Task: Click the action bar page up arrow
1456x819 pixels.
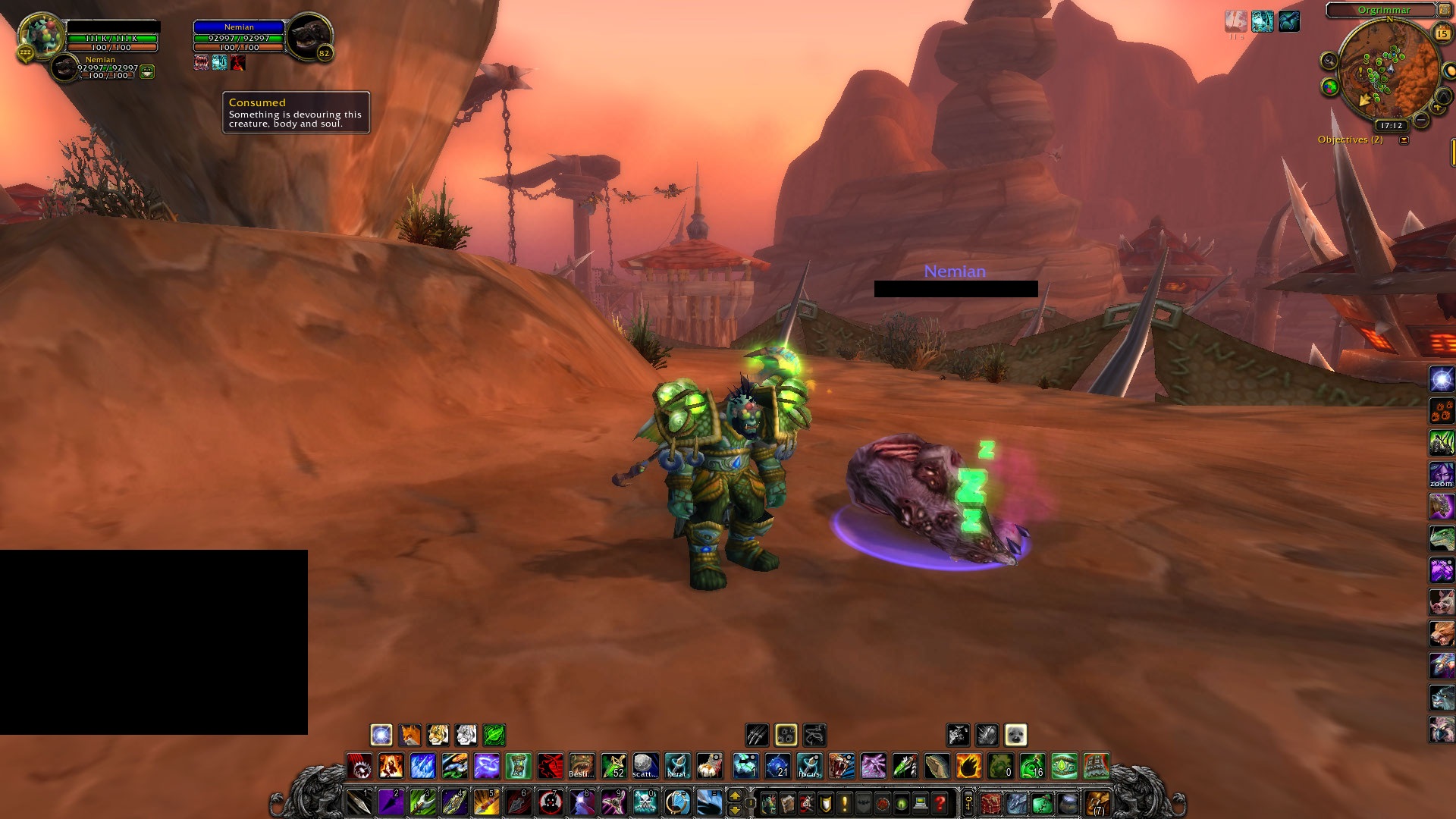Action: click(x=734, y=795)
